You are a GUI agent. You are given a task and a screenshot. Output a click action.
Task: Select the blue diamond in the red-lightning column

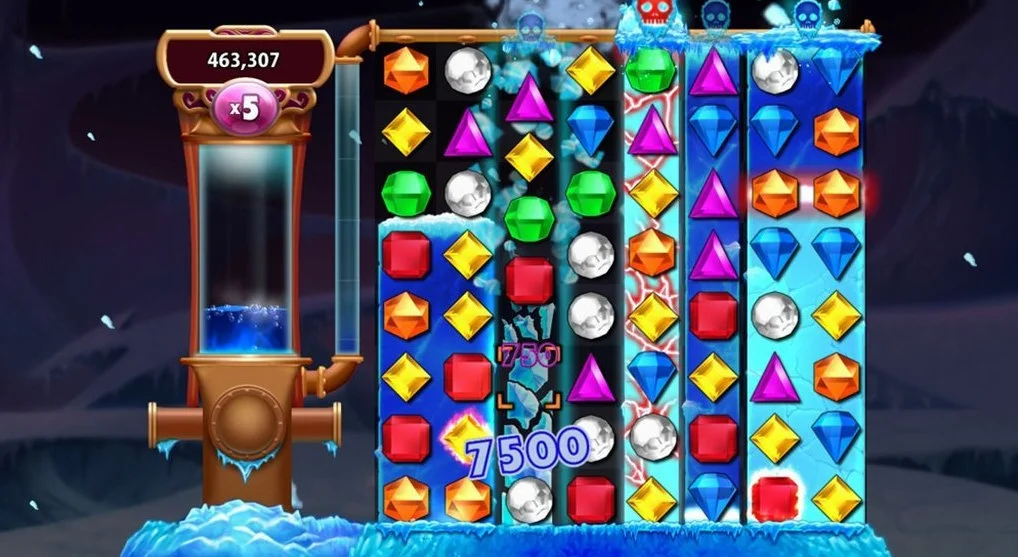652,374
